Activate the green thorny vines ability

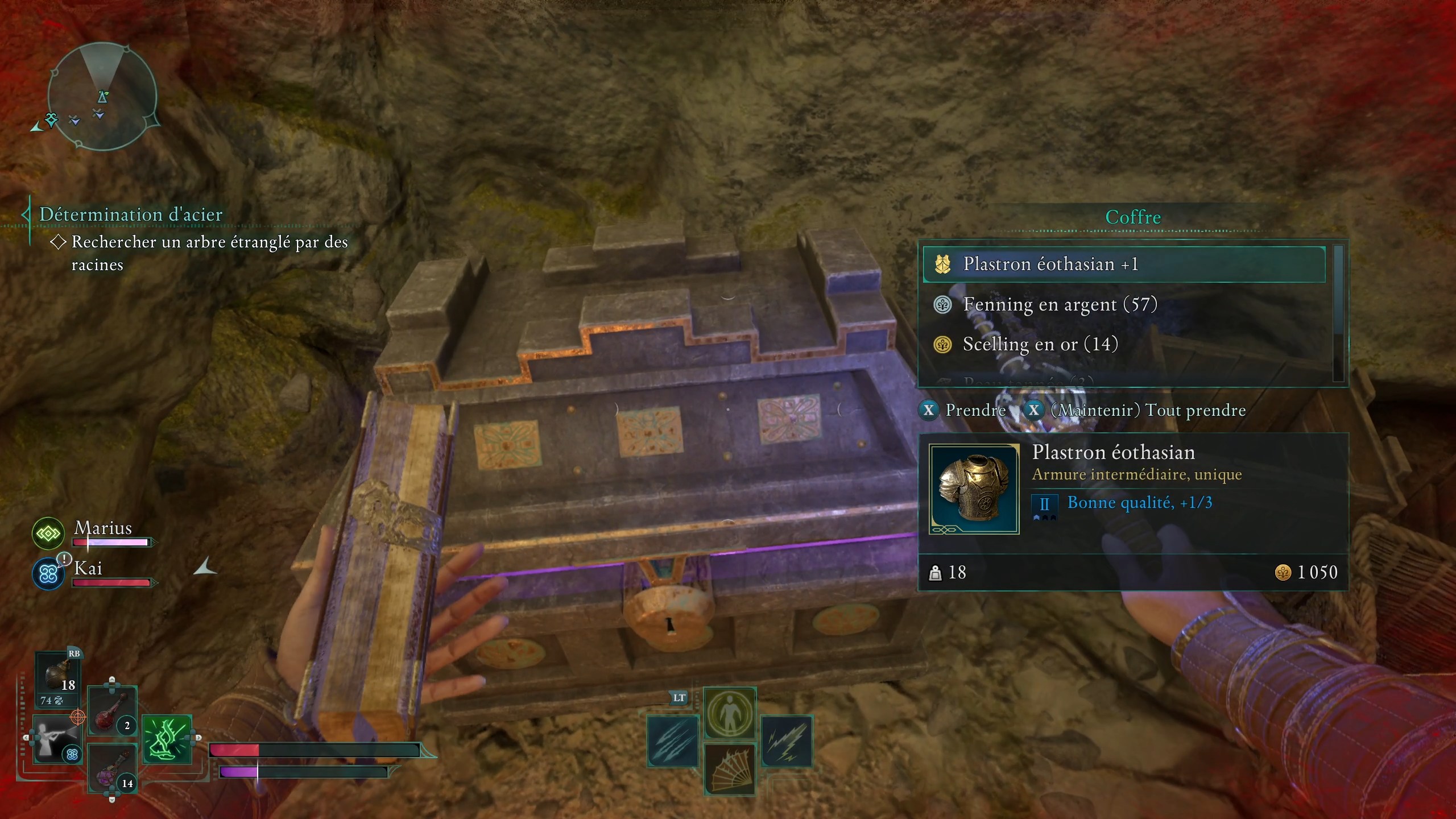coord(167,739)
